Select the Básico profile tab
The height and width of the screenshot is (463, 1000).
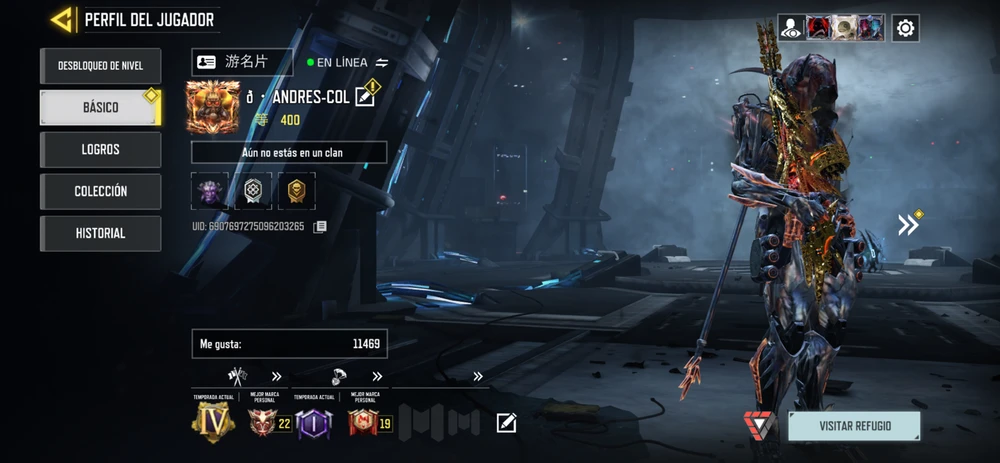coord(100,108)
